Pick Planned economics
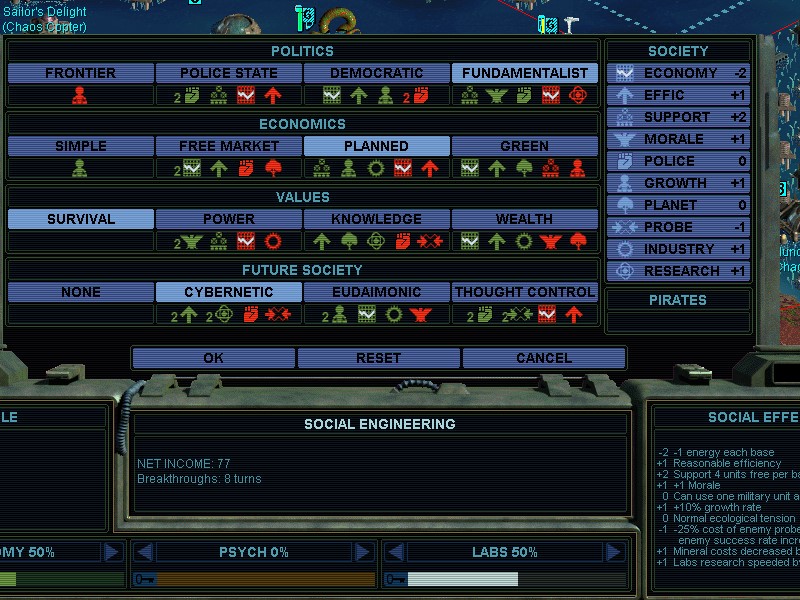800x600 pixels. [377, 146]
